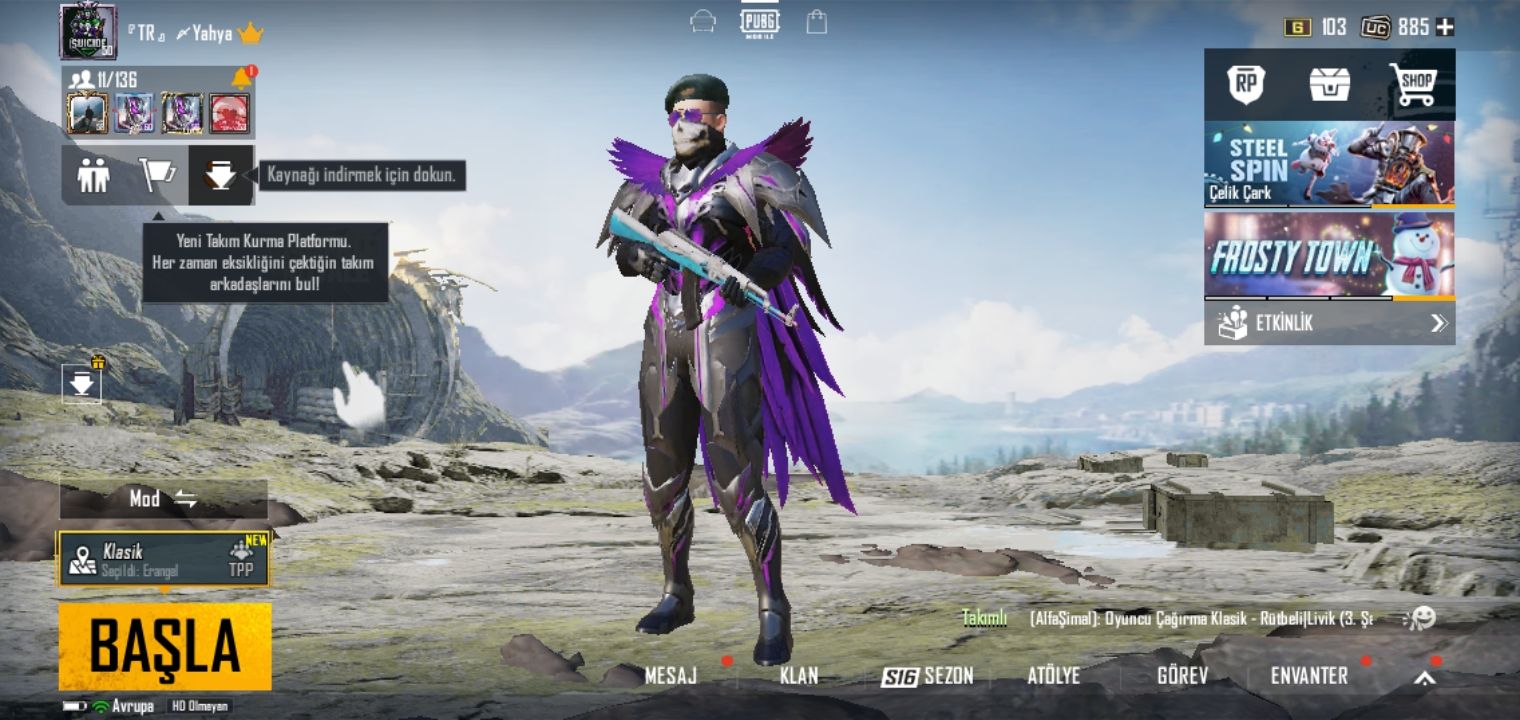Open the S16 SEZON menu

point(927,676)
